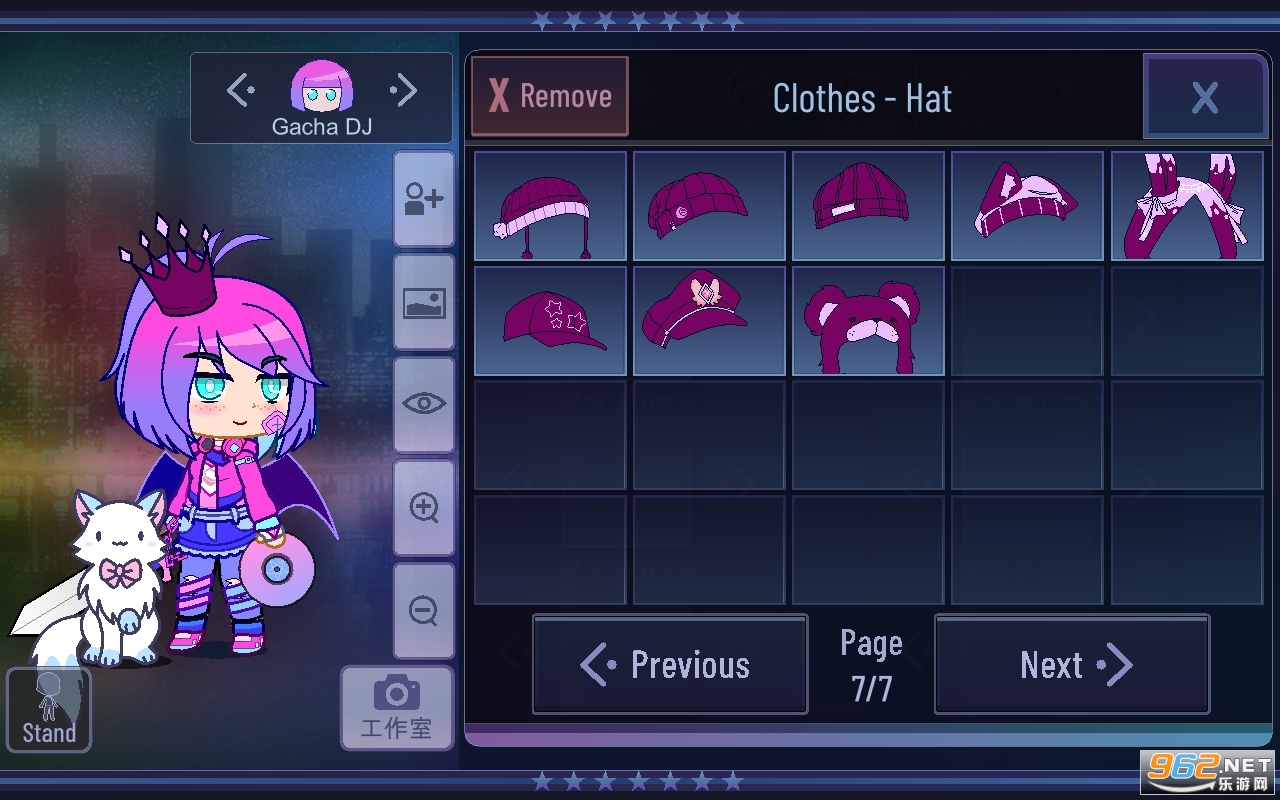1280x800 pixels.
Task: Zoom out with the magnifier minus
Action: click(x=424, y=610)
